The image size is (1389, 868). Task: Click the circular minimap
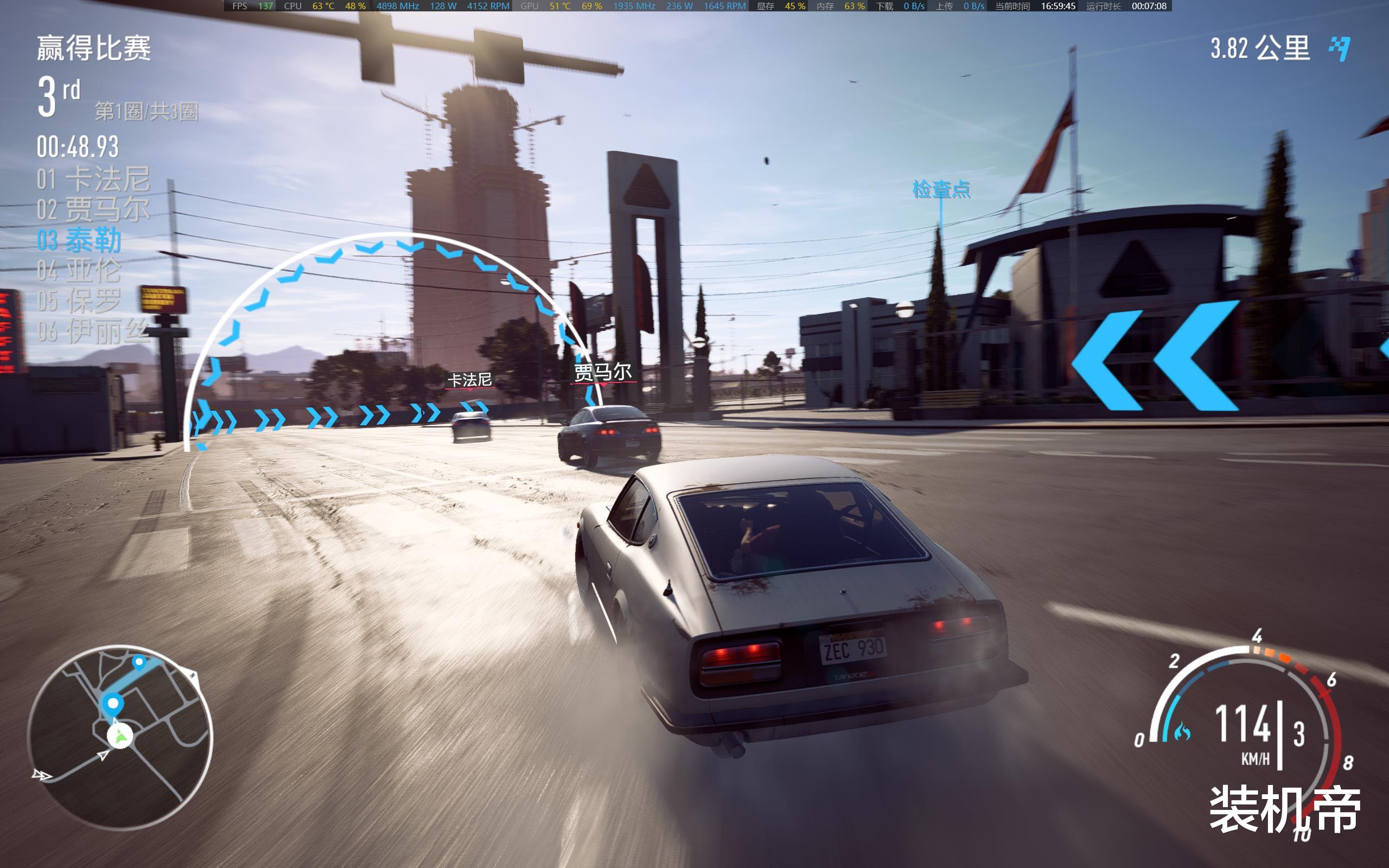tap(120, 737)
